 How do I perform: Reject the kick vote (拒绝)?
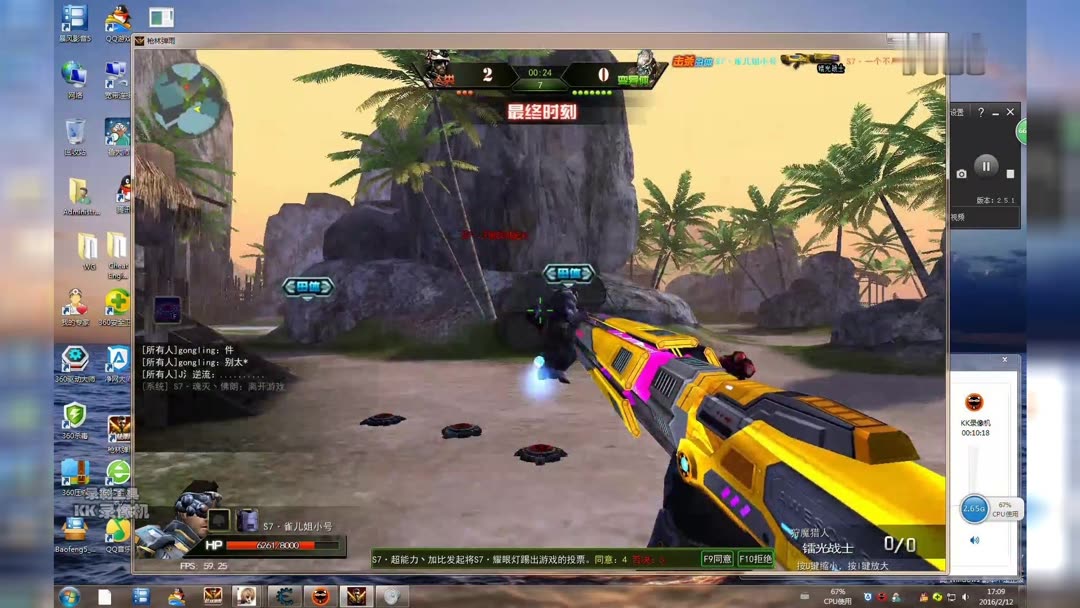[x=755, y=559]
